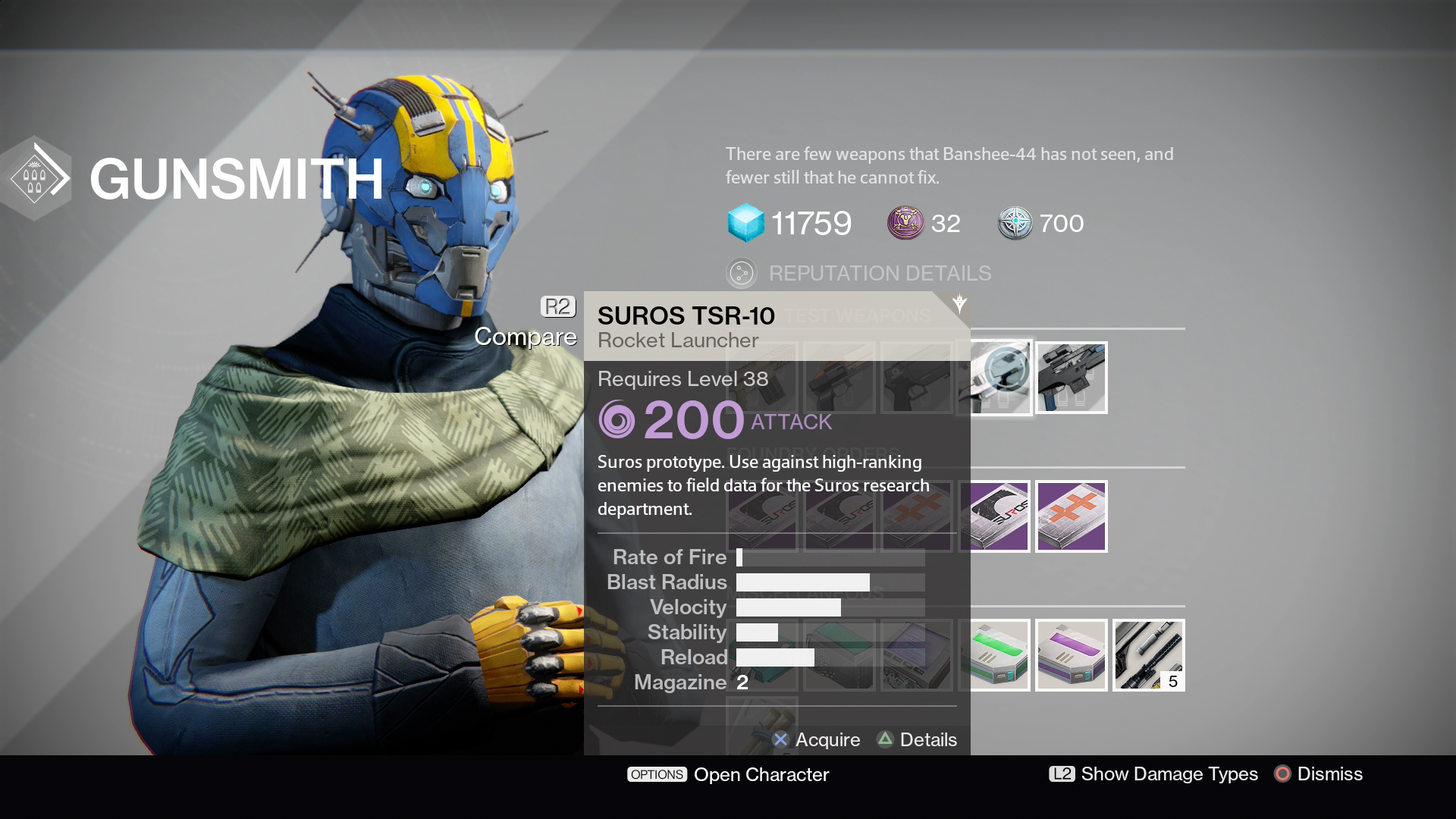
Task: Acquire the SUROS TSR-10 rocket launcher
Action: [x=816, y=739]
